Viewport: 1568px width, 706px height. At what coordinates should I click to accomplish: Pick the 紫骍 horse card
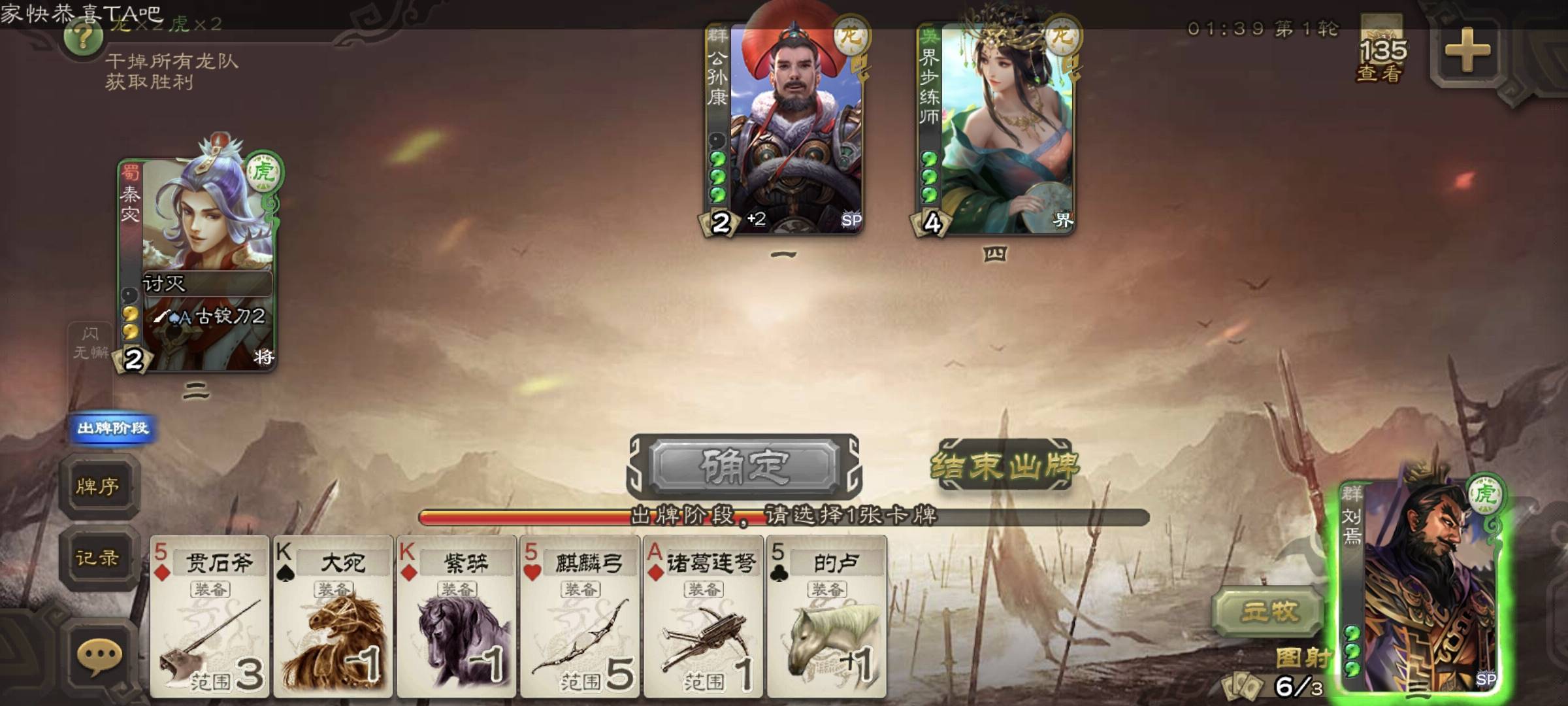coord(457,616)
